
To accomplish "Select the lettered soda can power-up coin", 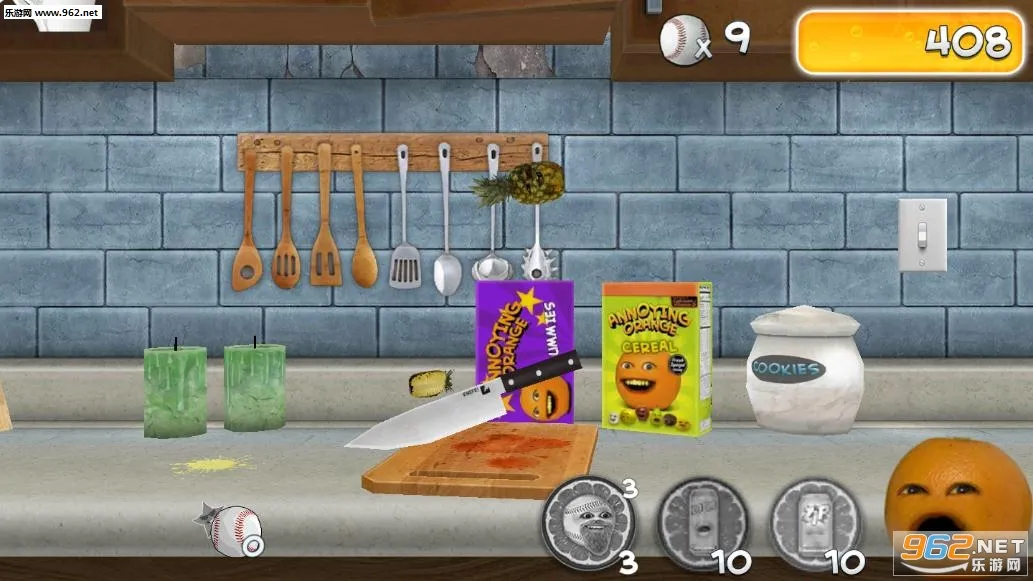I will [815, 523].
